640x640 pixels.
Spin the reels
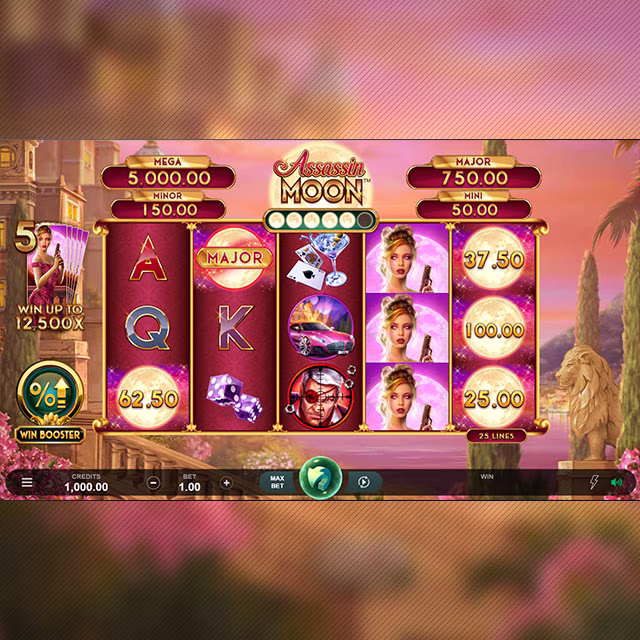pos(320,481)
